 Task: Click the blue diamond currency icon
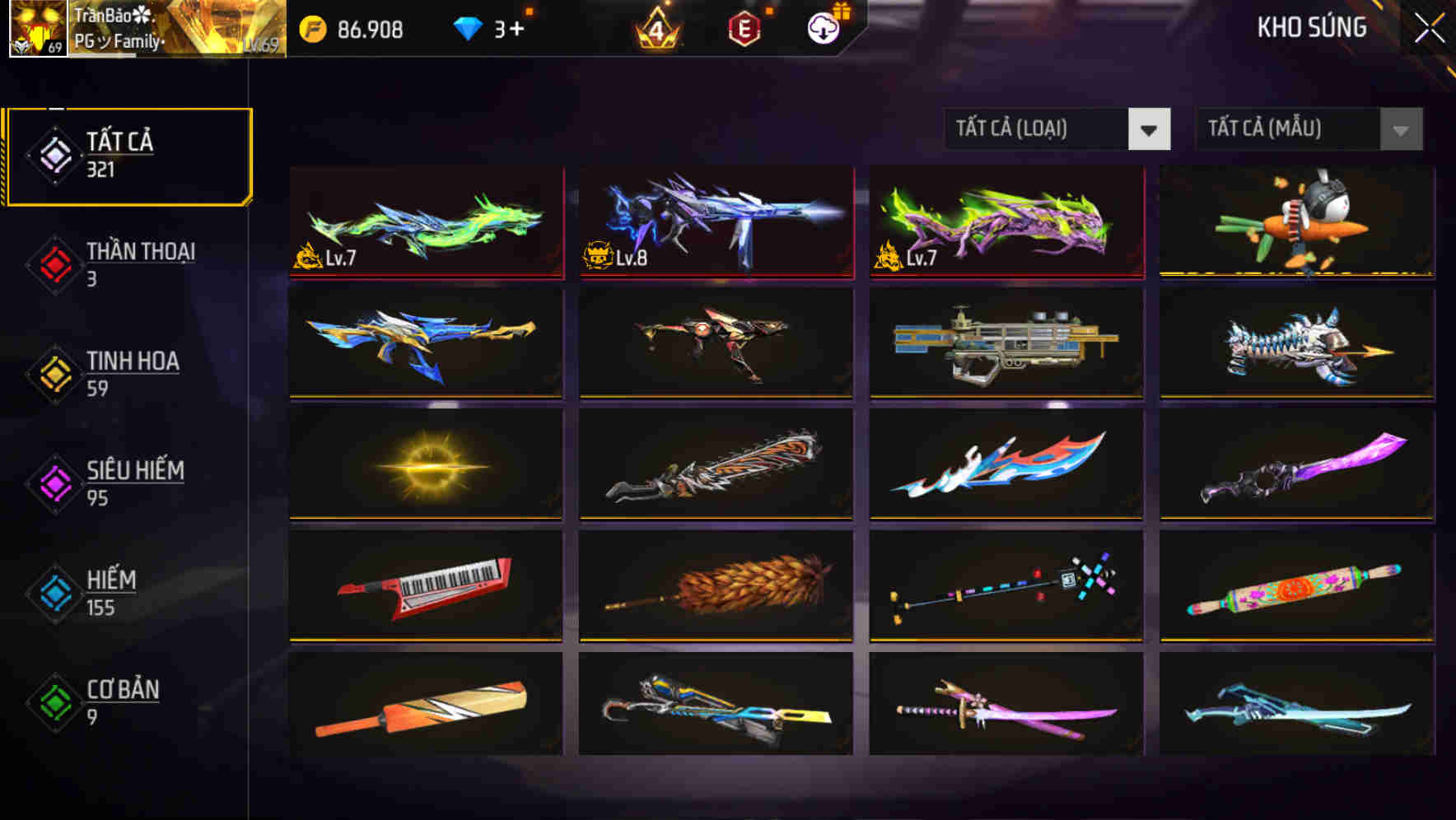pos(469,30)
